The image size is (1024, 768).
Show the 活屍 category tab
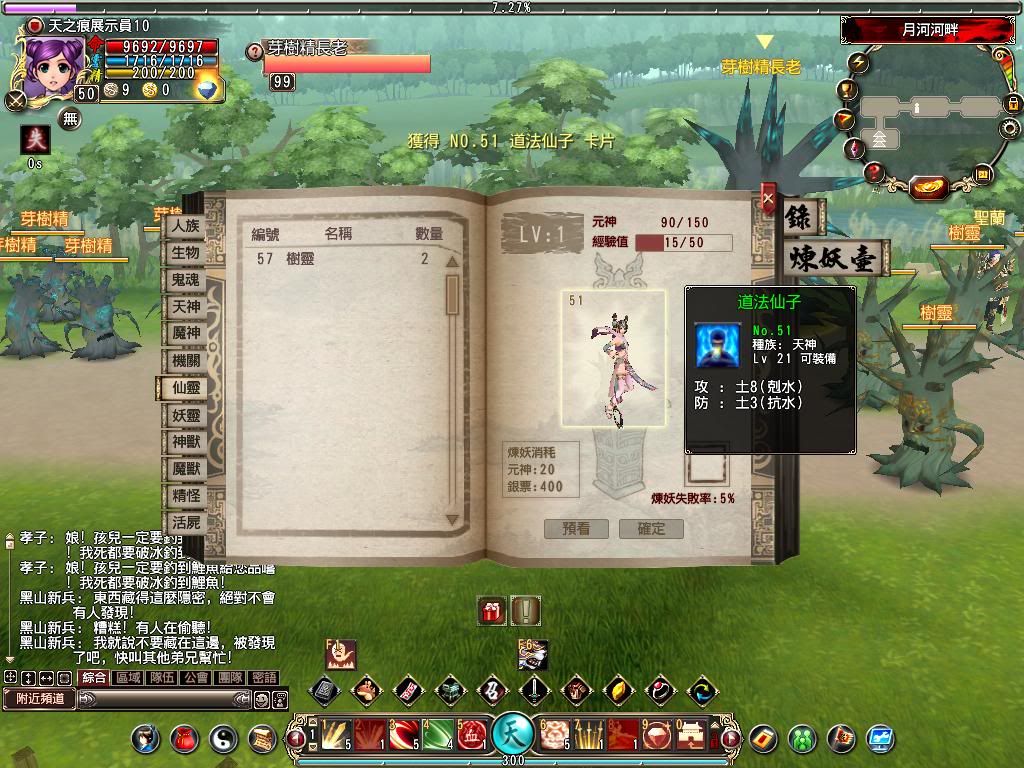coord(185,522)
